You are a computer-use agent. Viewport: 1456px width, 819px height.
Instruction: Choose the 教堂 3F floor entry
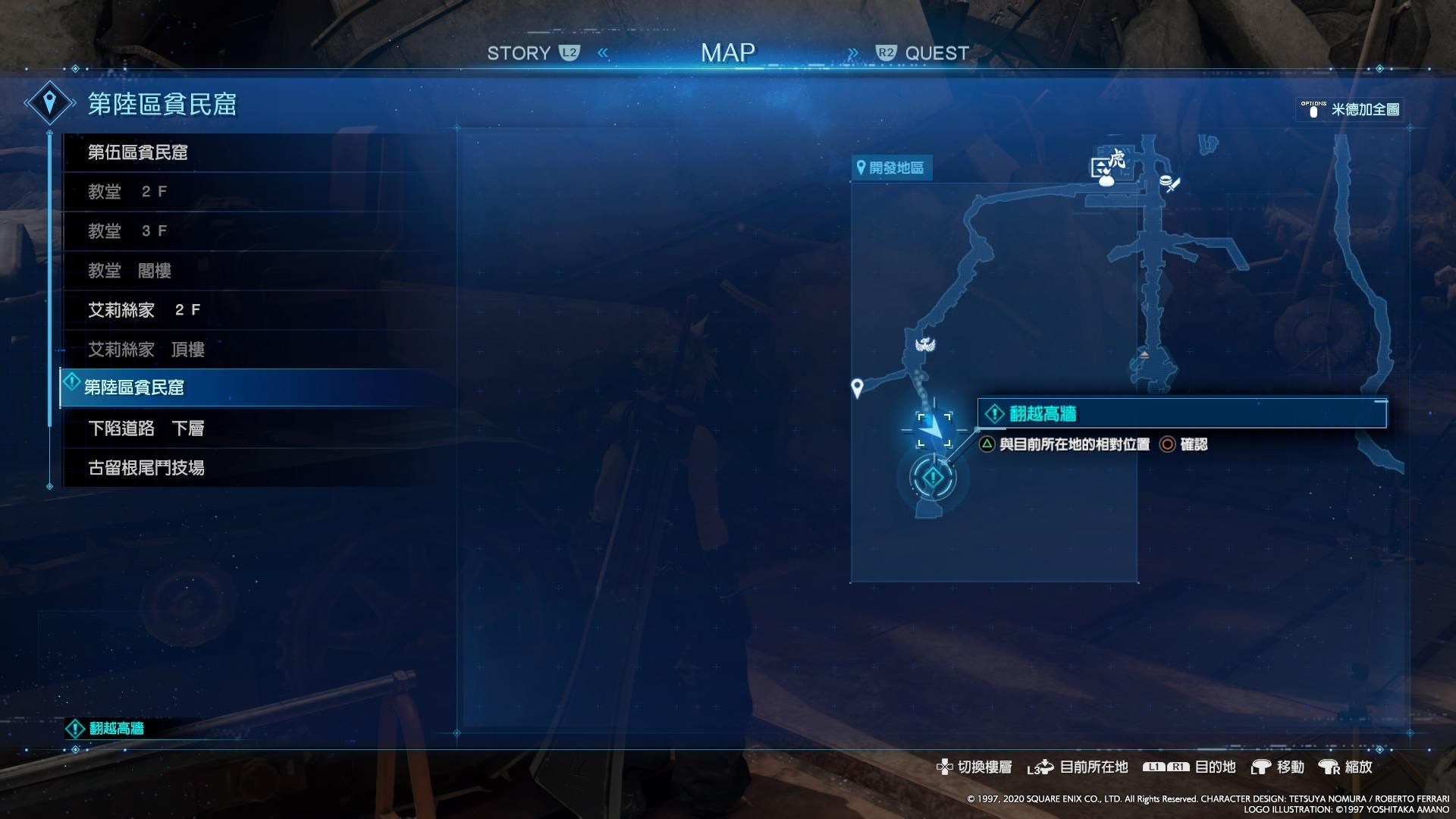[127, 231]
